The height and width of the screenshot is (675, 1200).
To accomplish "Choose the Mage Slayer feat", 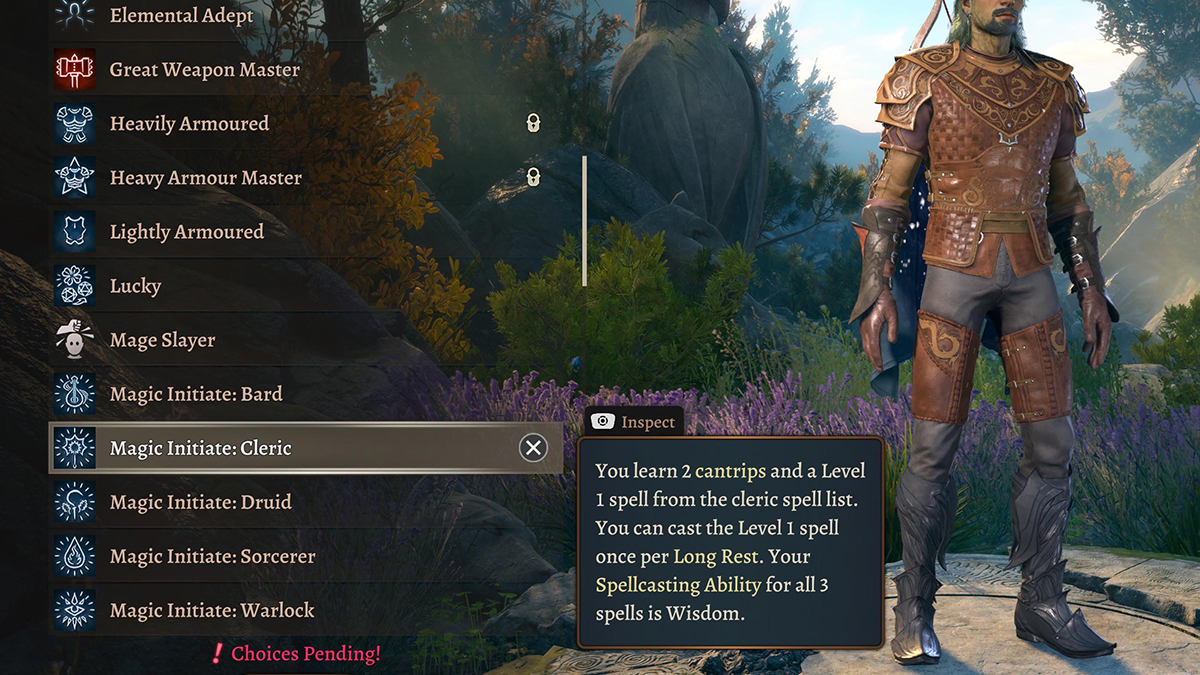I will coord(162,340).
